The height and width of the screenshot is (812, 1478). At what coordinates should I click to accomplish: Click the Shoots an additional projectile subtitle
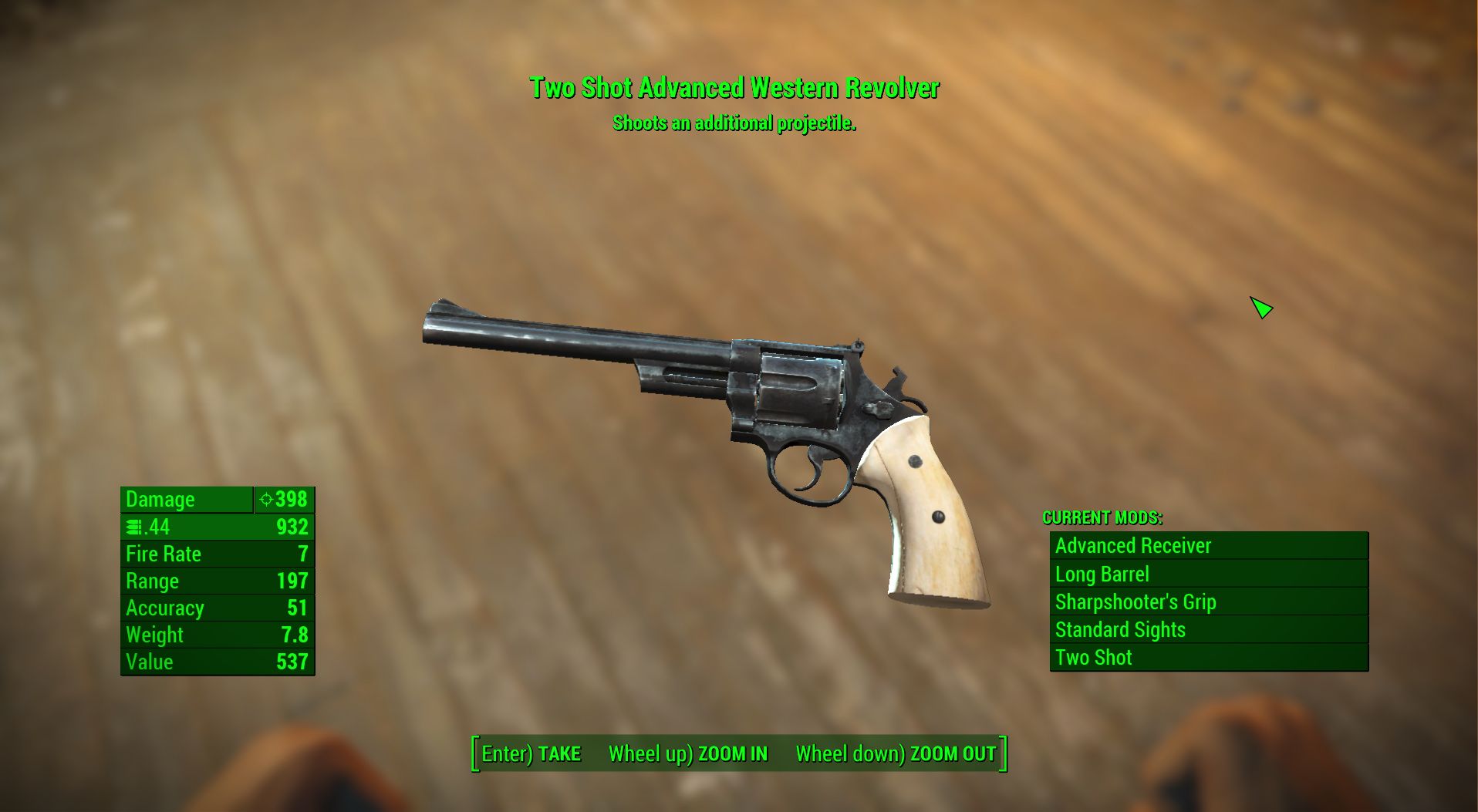coord(734,122)
